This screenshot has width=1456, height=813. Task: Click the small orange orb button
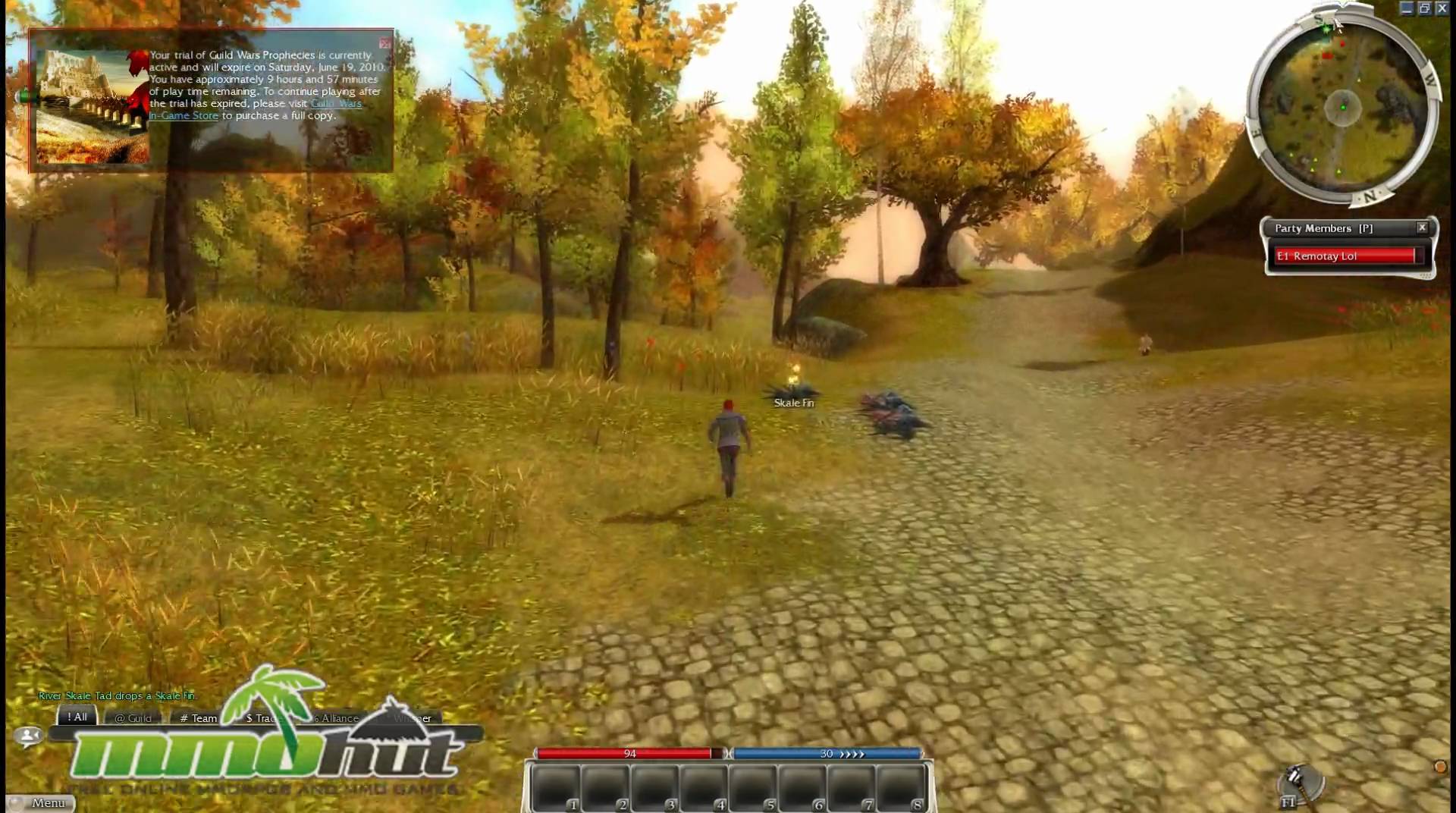(x=1440, y=767)
